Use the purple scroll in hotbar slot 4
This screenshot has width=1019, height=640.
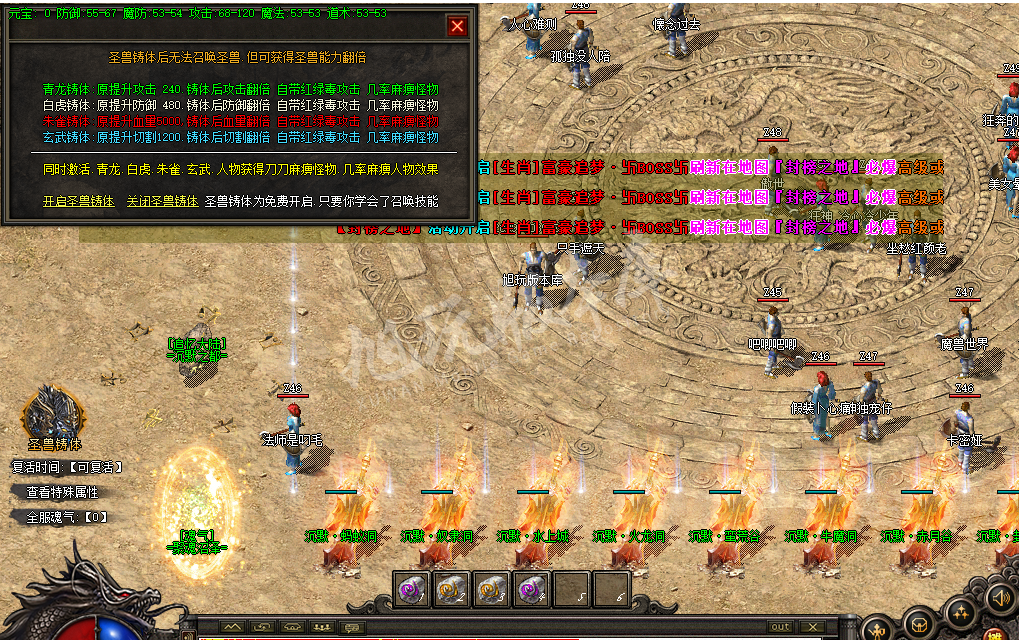(532, 590)
